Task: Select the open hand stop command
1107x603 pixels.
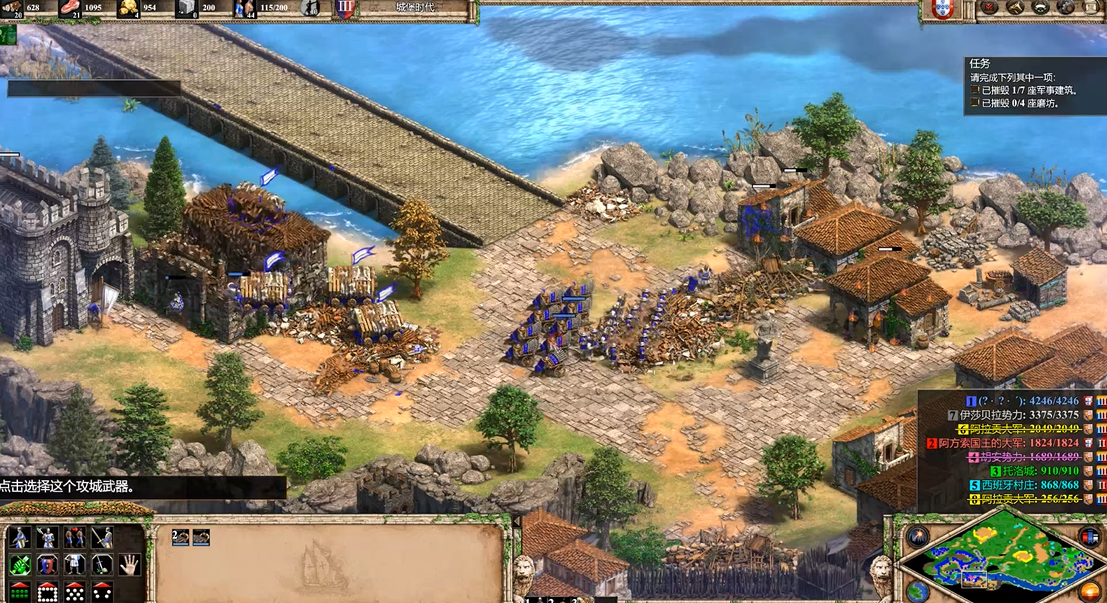Action: pyautogui.click(x=129, y=564)
